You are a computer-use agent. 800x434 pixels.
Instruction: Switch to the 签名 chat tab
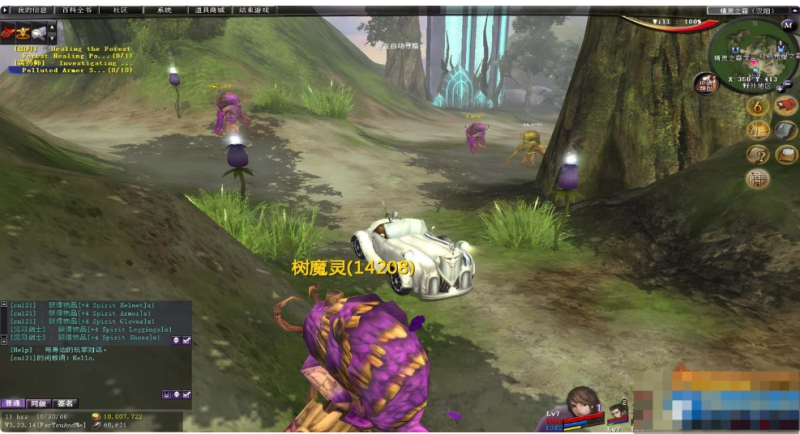65,403
